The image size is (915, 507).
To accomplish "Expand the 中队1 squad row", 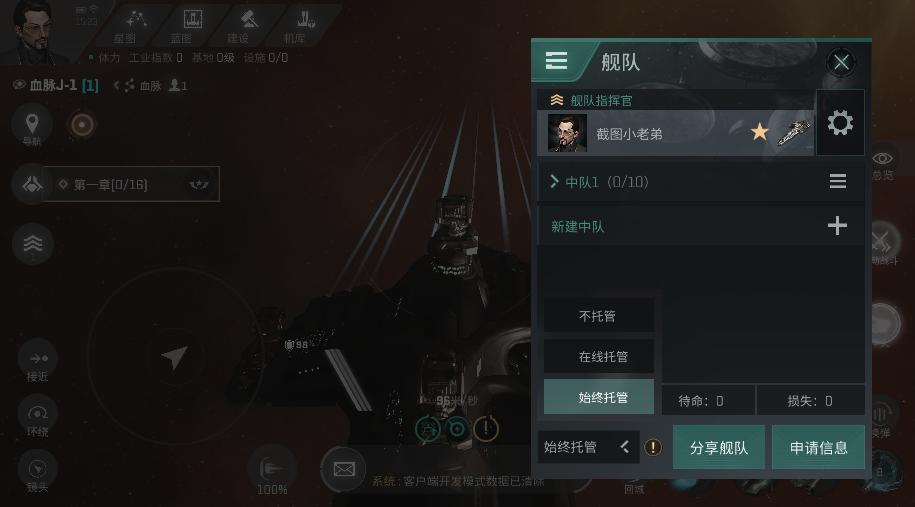I will 555,182.
